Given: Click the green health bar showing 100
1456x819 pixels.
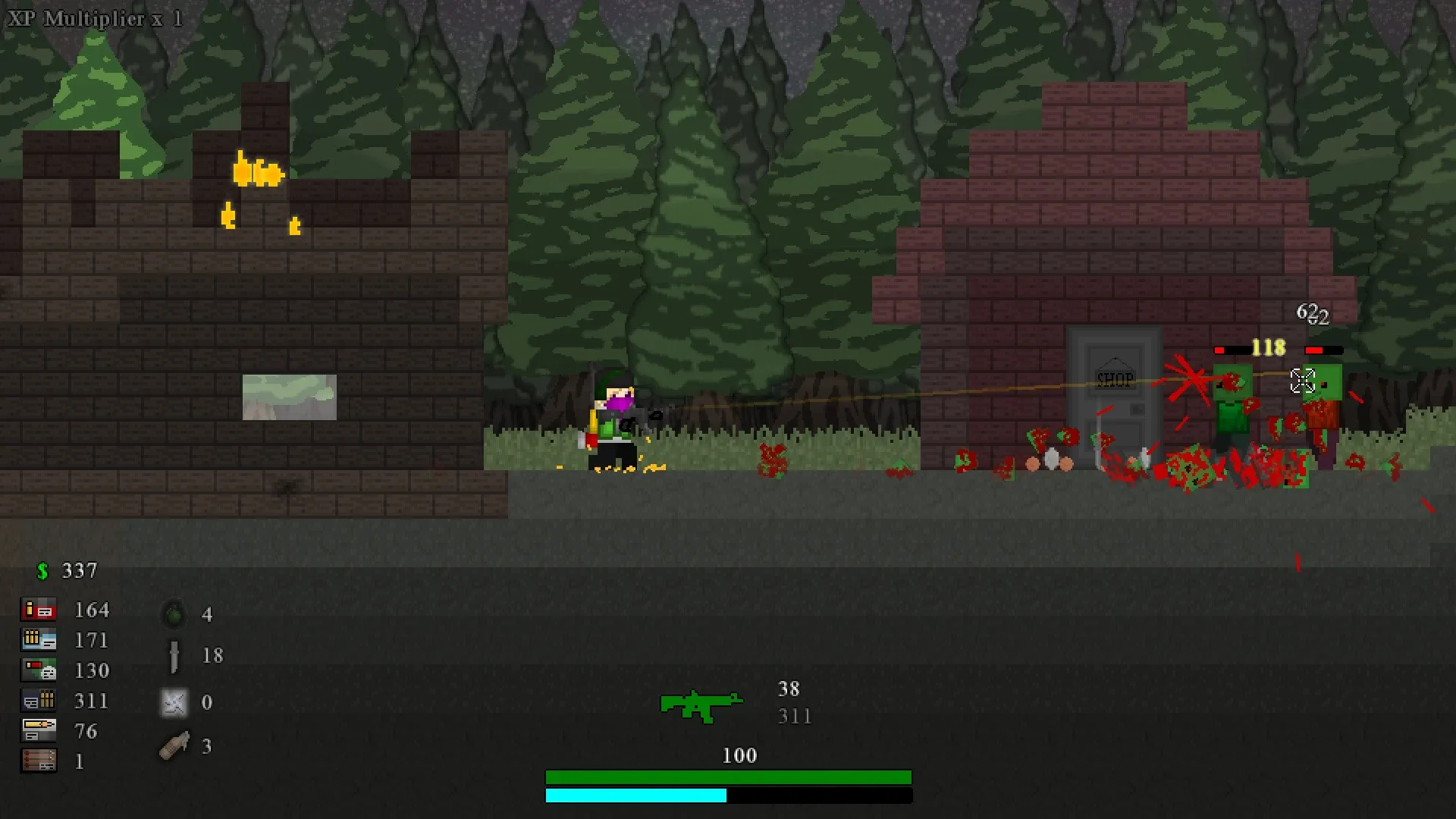Looking at the screenshot, I should pyautogui.click(x=728, y=777).
